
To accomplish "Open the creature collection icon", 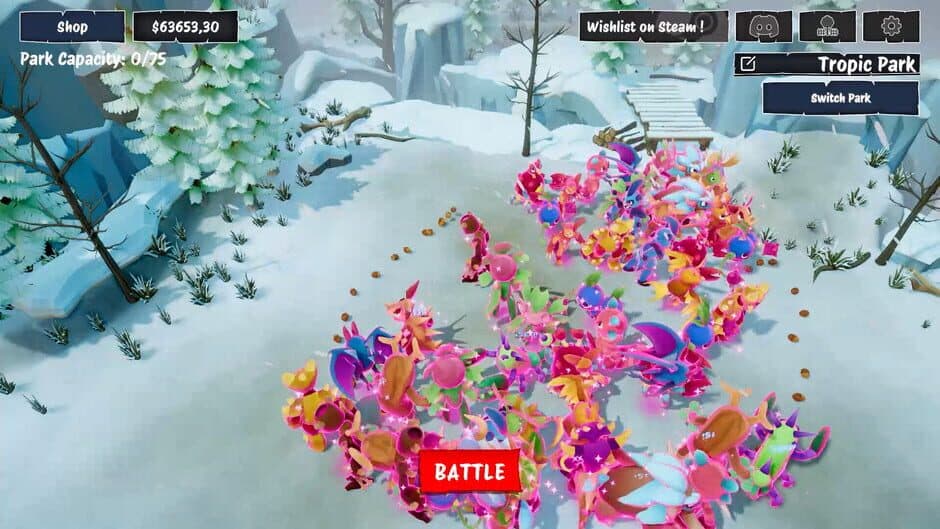I will click(827, 27).
